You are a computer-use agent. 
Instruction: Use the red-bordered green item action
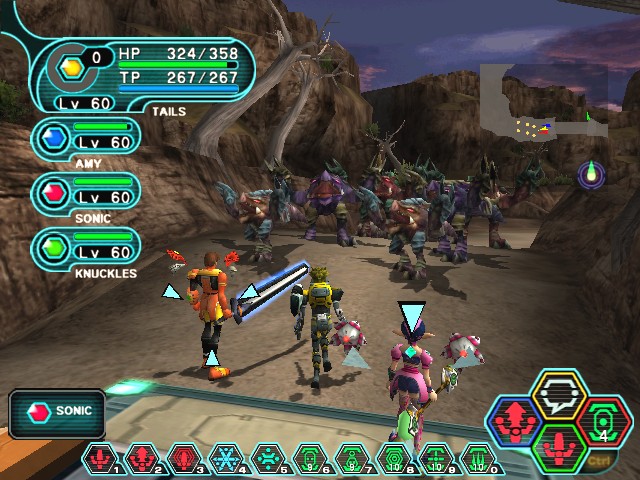tap(602, 421)
